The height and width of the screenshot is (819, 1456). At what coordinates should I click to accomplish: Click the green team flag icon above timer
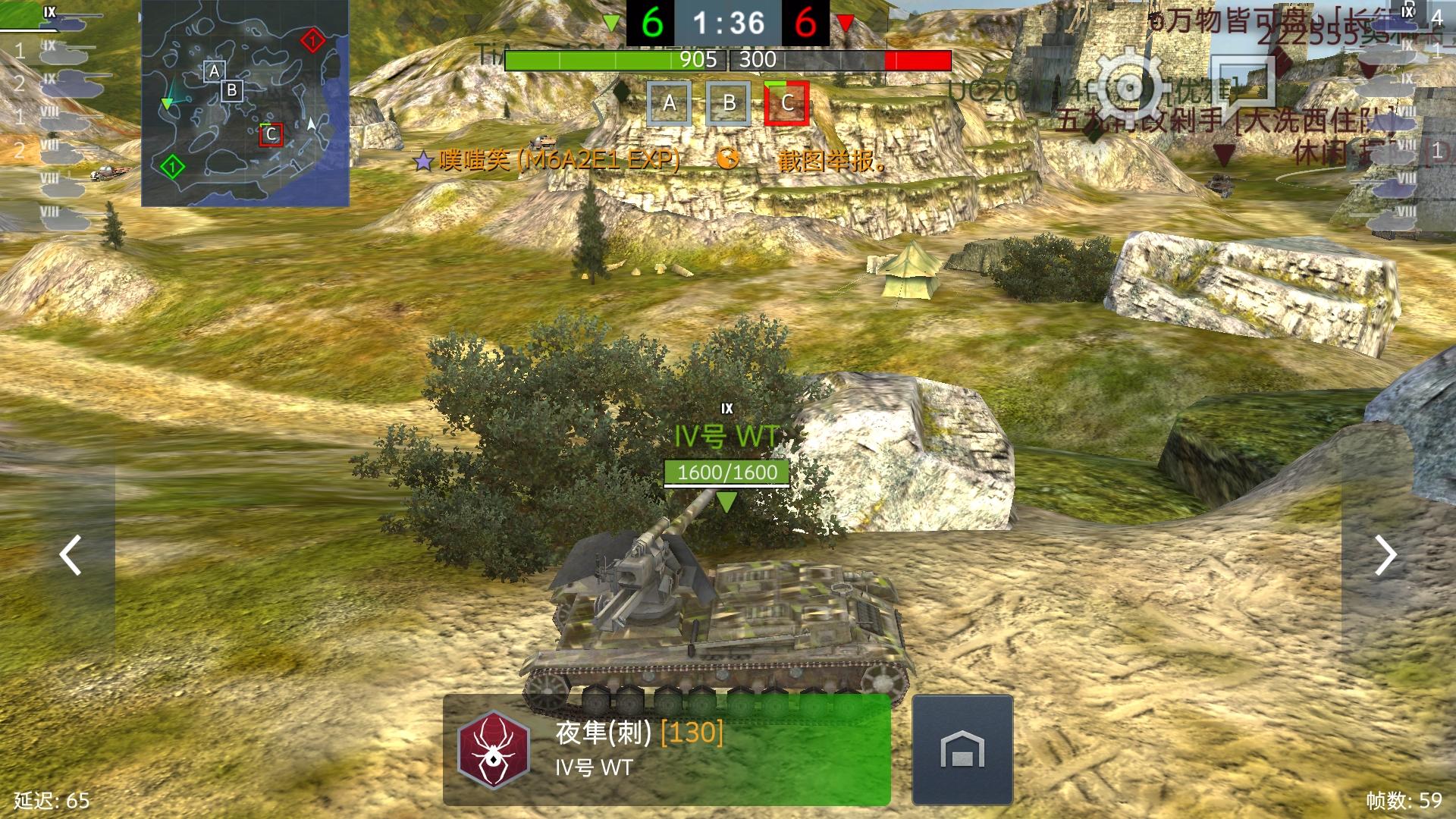pyautogui.click(x=610, y=23)
